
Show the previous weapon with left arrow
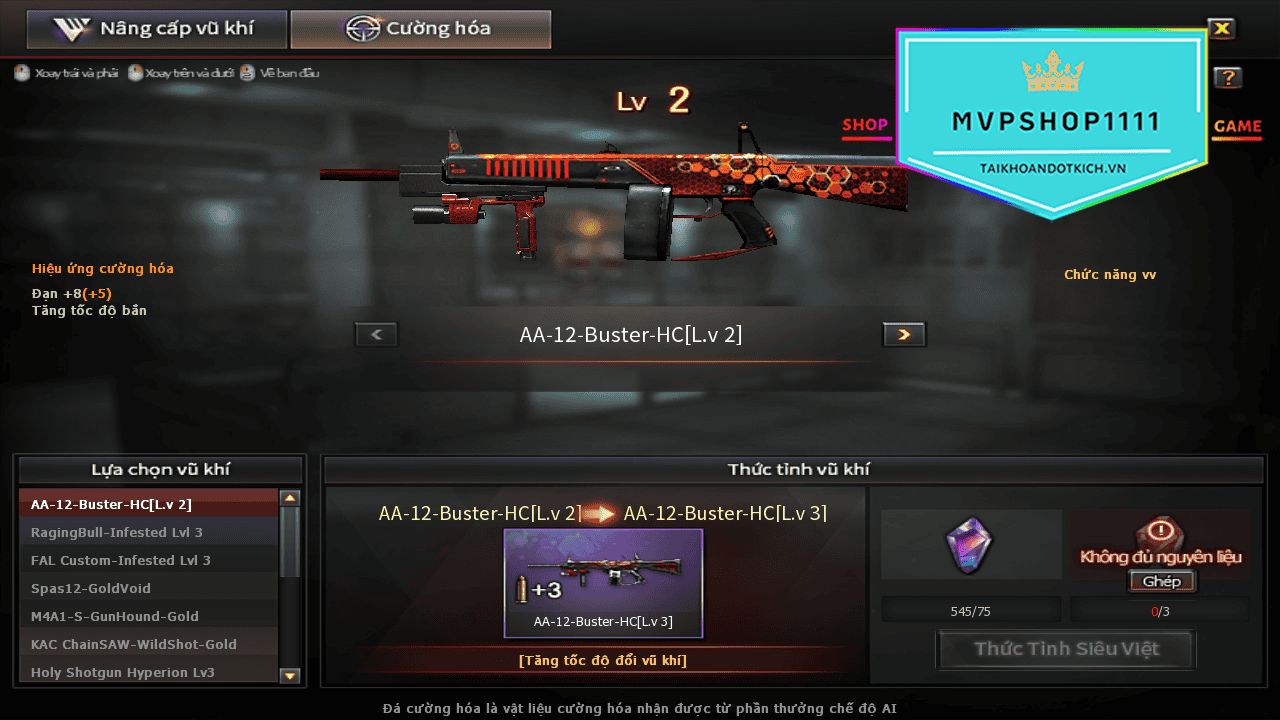coord(377,335)
